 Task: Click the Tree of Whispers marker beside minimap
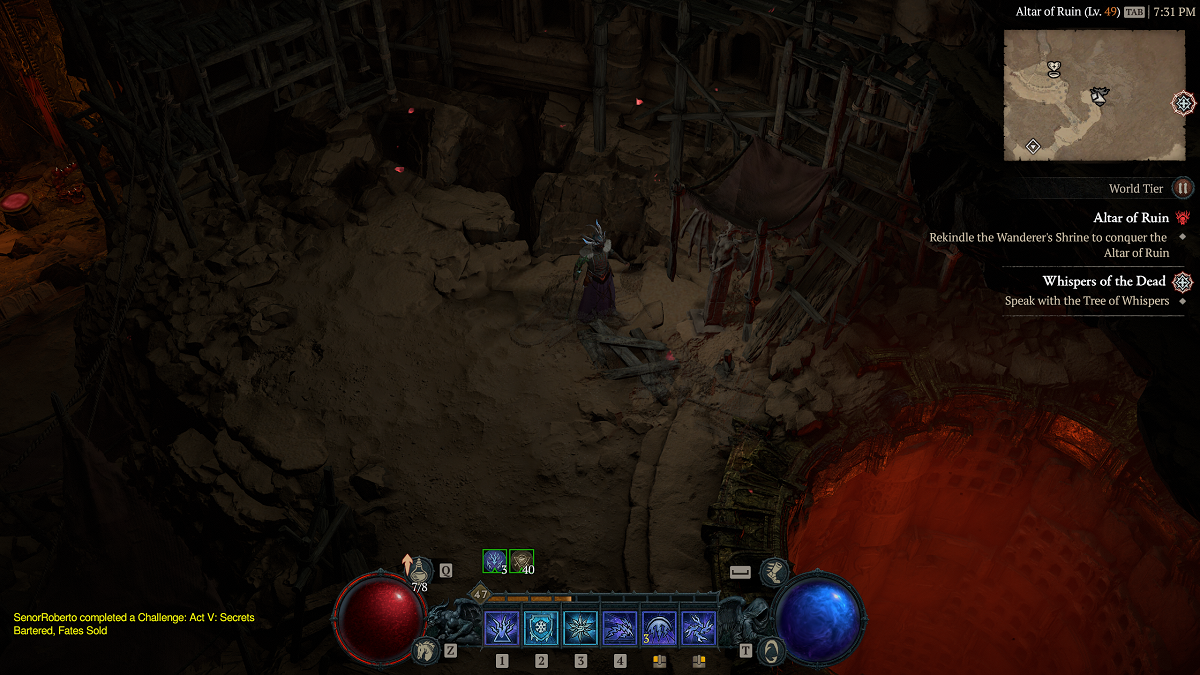(1183, 102)
